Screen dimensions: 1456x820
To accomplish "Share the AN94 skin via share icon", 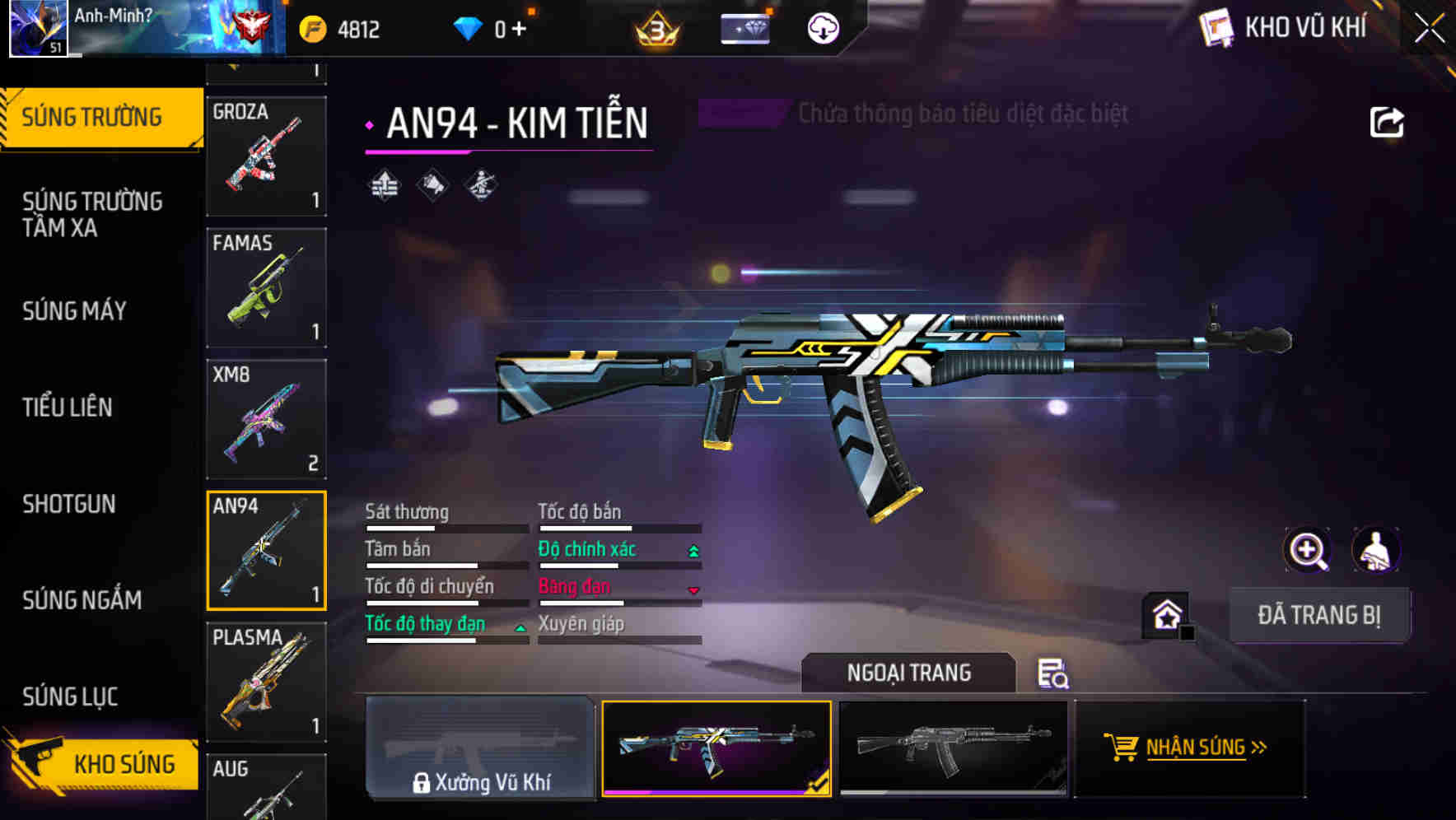I will 1386,123.
